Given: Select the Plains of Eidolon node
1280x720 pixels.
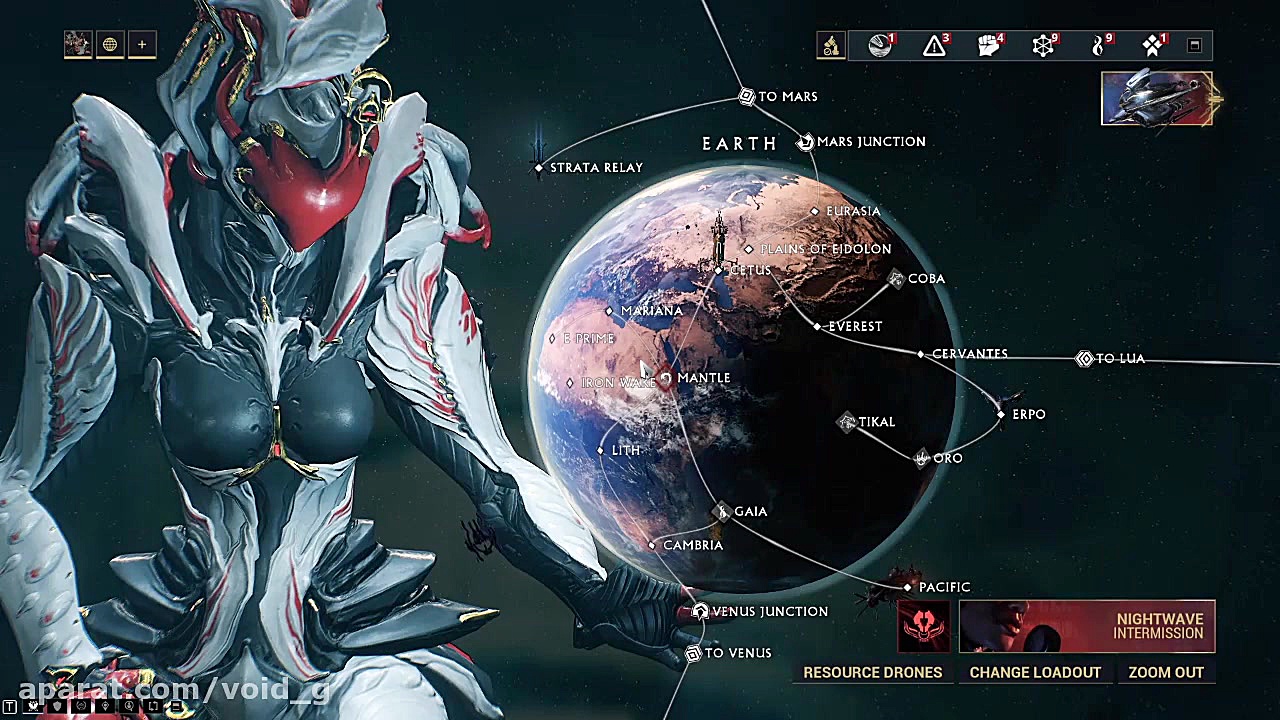Looking at the screenshot, I should [749, 249].
